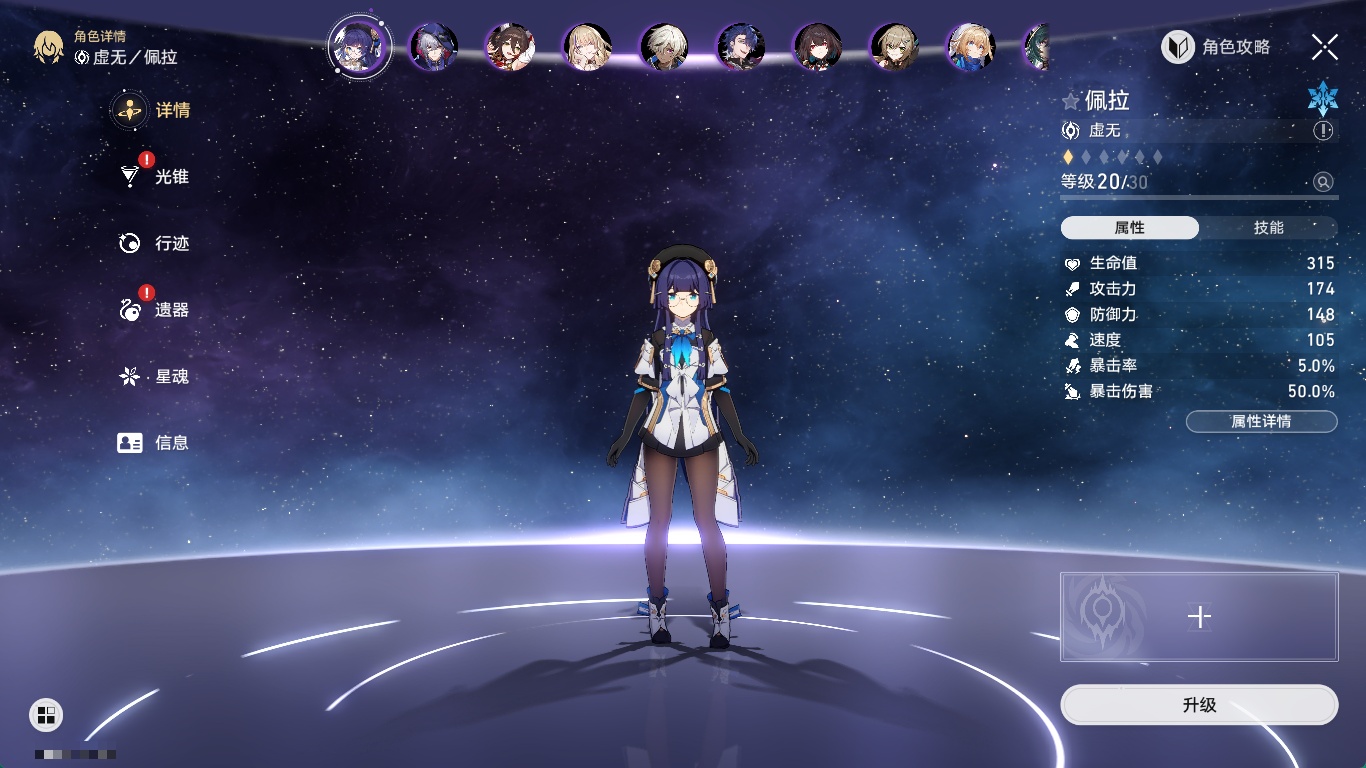Select the 属性 attributes tab
This screenshot has width=1366, height=768.
(1130, 228)
